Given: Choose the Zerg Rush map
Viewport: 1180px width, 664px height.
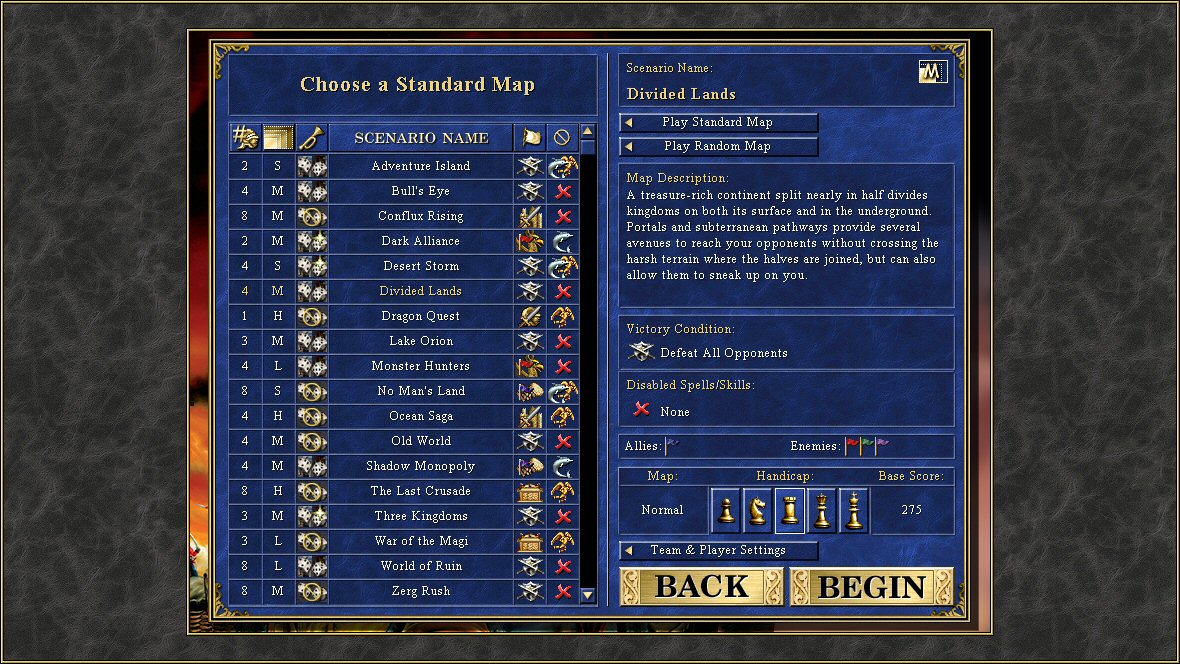Looking at the screenshot, I should coord(420,591).
